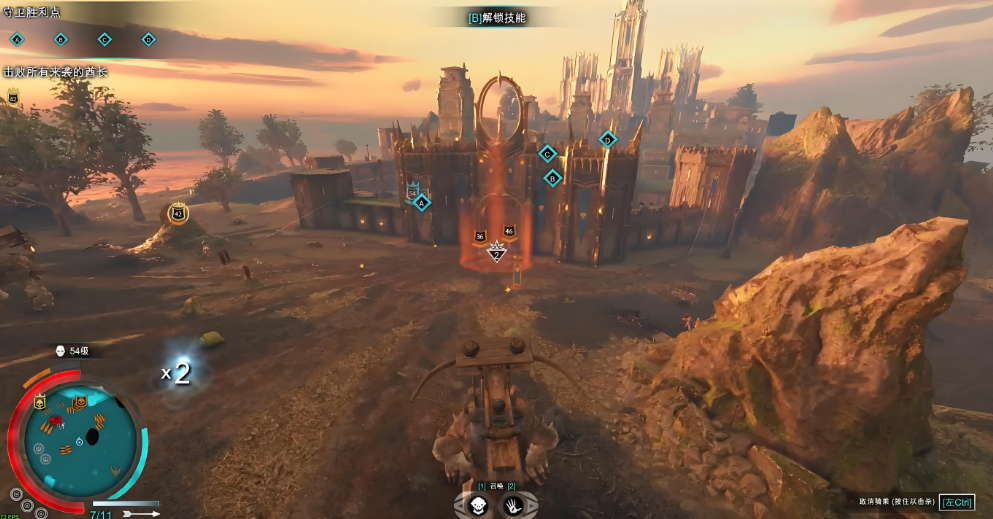
Task: Click the level 36 captain badge
Action: [x=480, y=236]
